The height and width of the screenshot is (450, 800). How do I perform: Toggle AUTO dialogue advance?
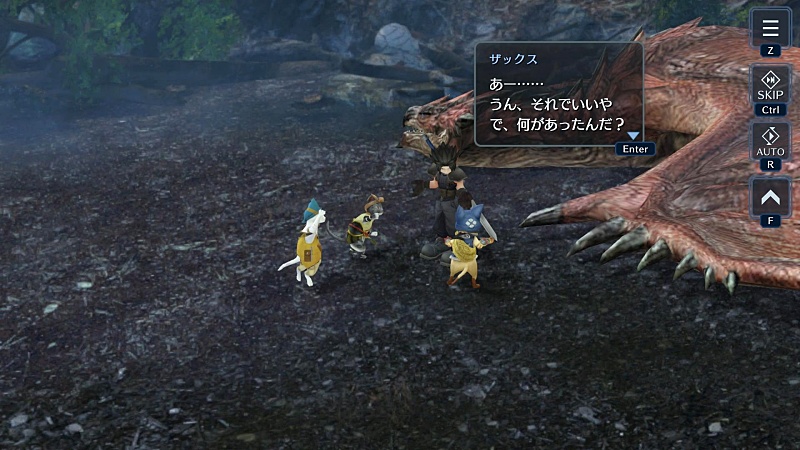pyautogui.click(x=769, y=141)
